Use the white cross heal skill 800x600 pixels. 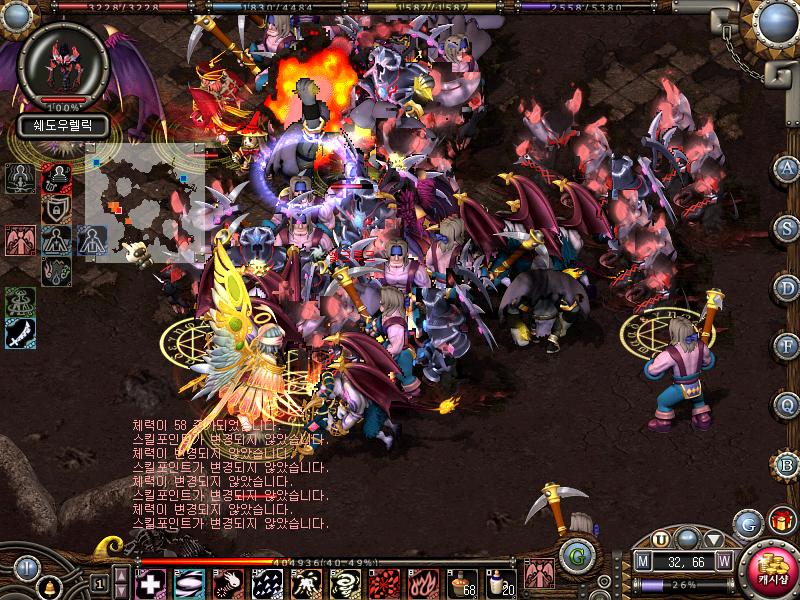pos(150,583)
